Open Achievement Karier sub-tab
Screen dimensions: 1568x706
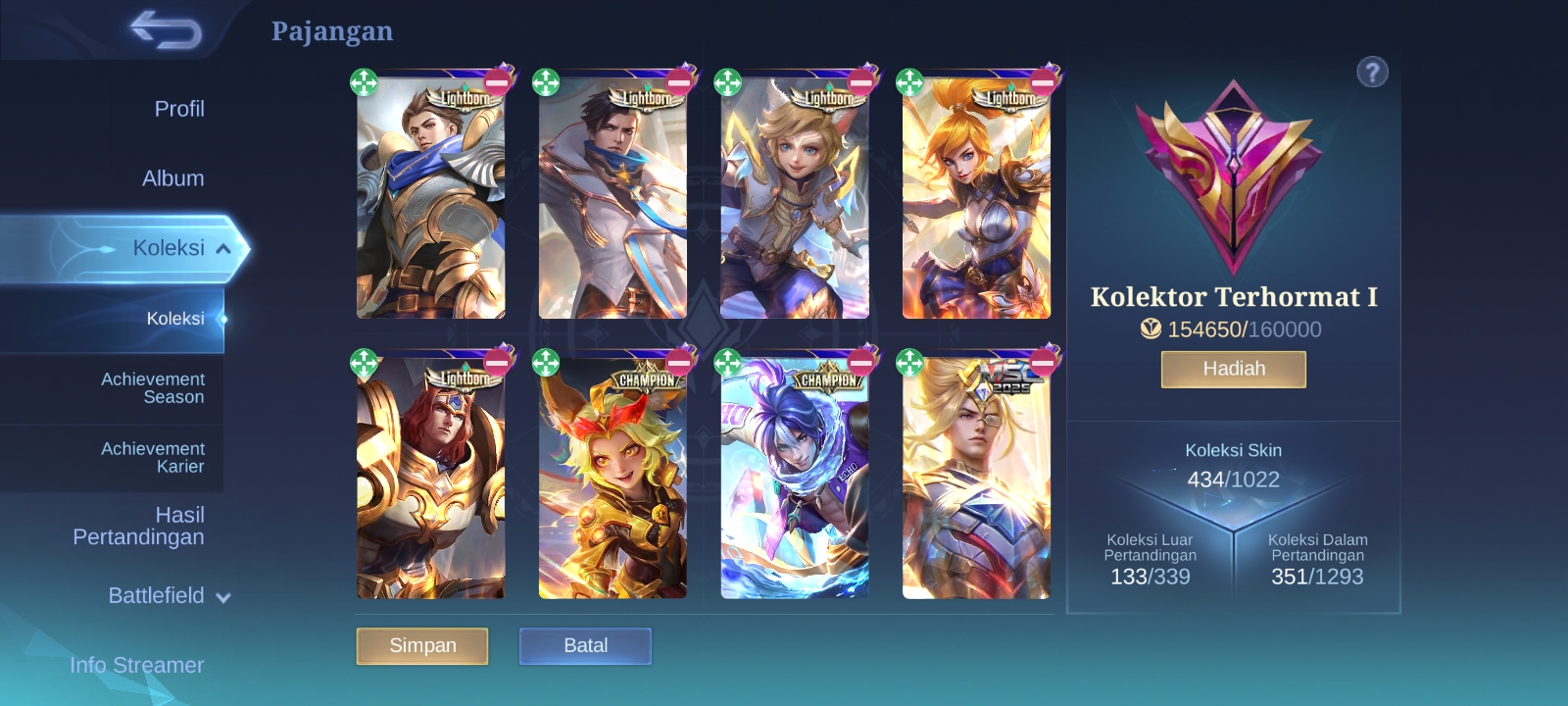[153, 458]
